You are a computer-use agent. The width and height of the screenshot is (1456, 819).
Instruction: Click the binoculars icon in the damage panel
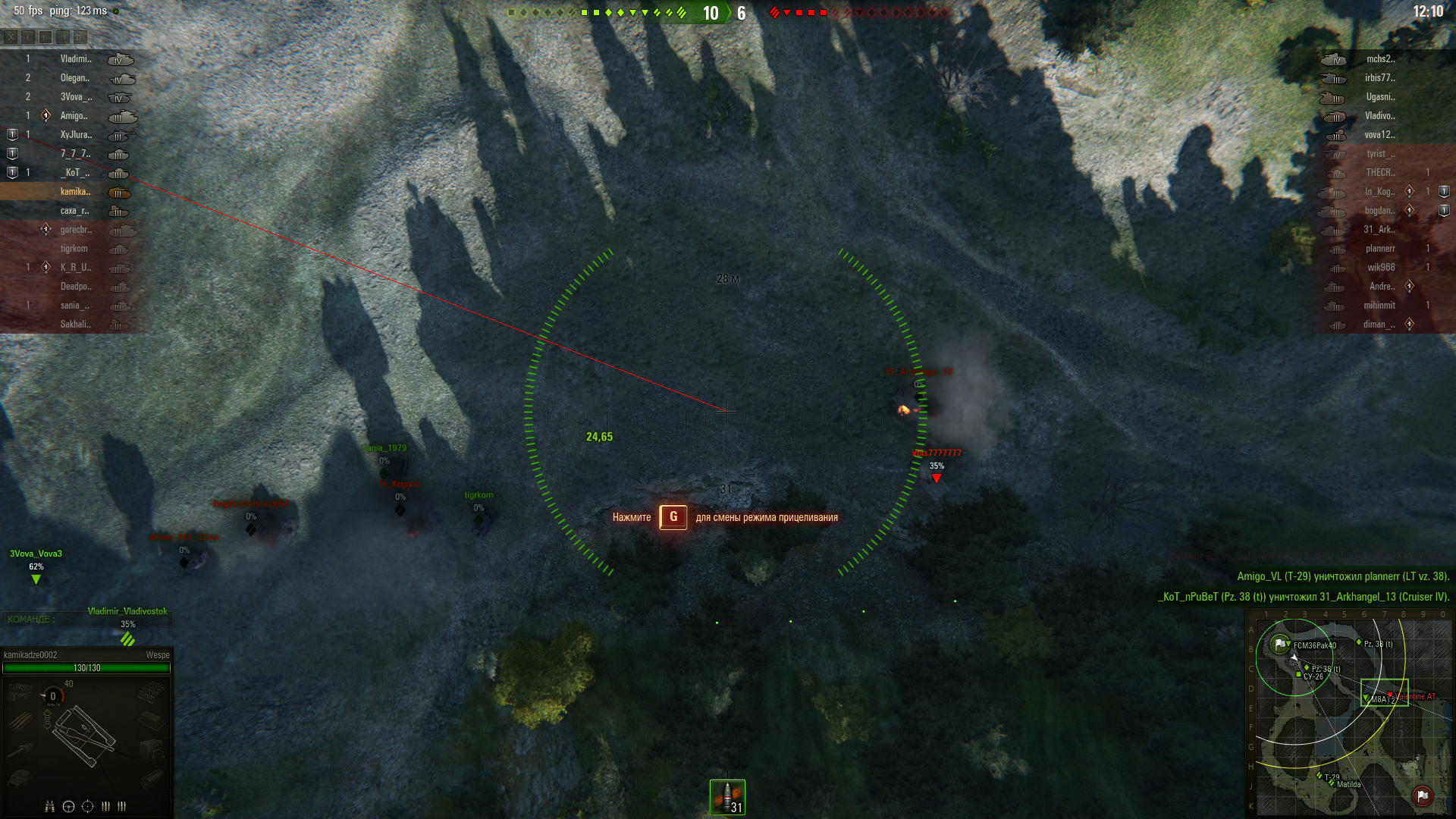pos(50,806)
